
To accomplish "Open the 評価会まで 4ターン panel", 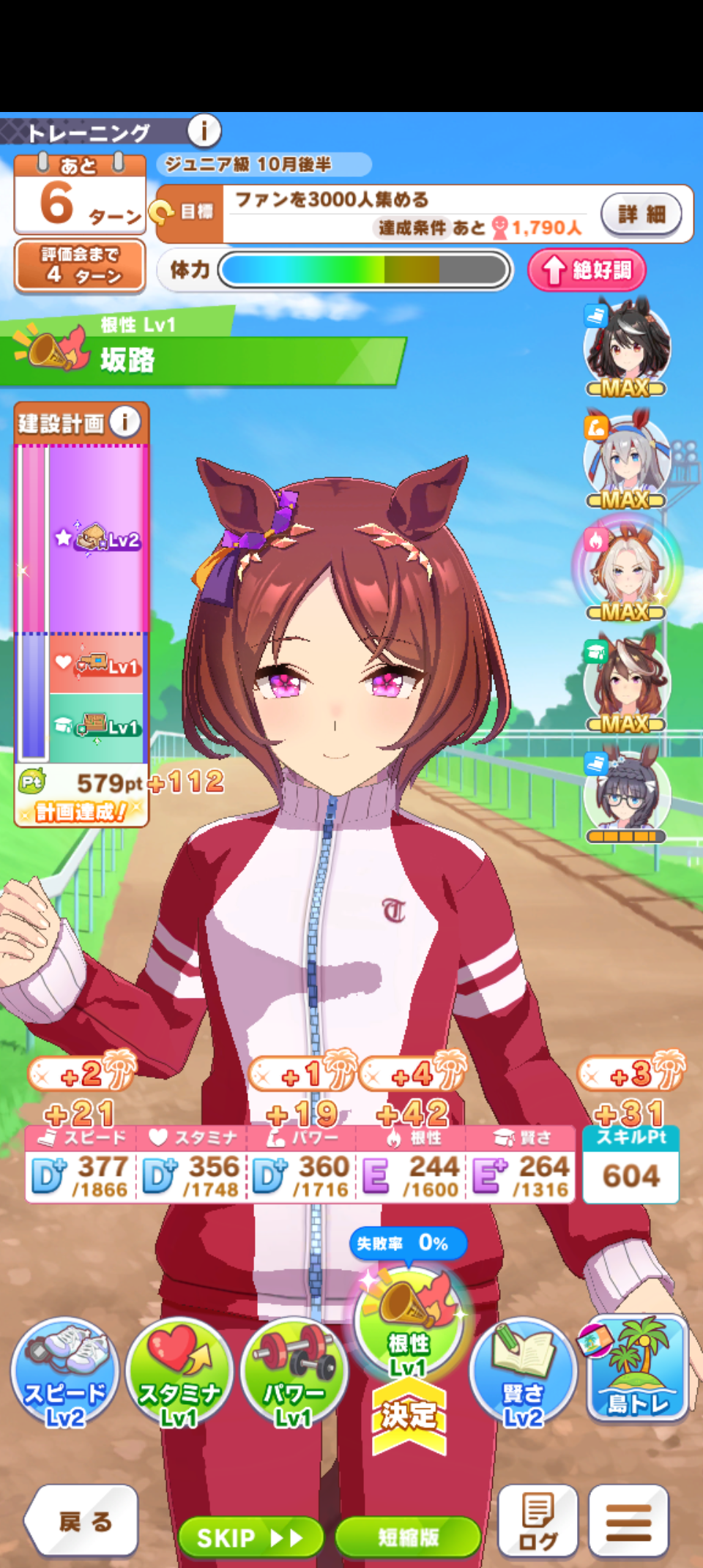I will (x=80, y=266).
